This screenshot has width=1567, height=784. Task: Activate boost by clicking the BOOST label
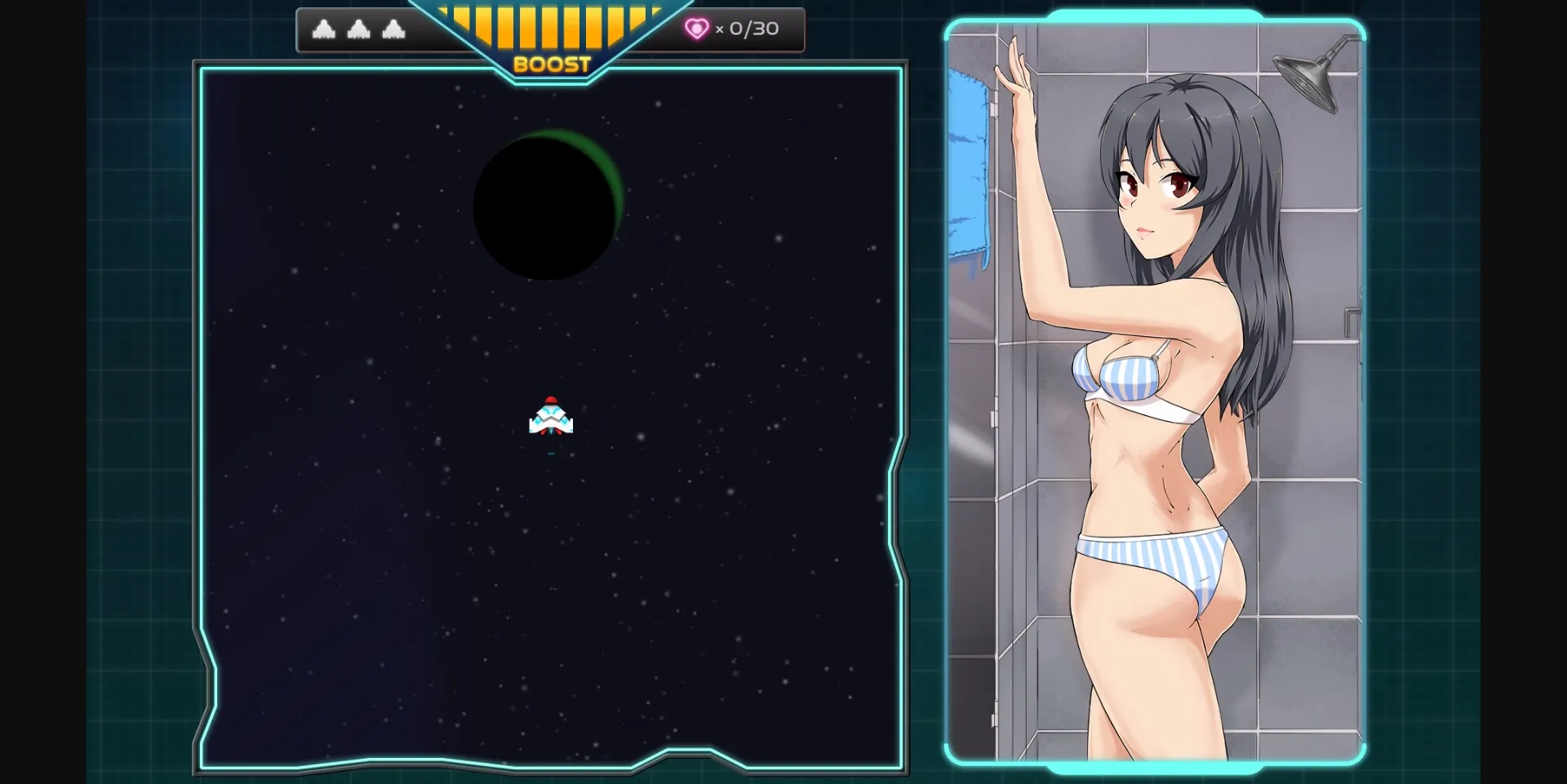[x=551, y=62]
